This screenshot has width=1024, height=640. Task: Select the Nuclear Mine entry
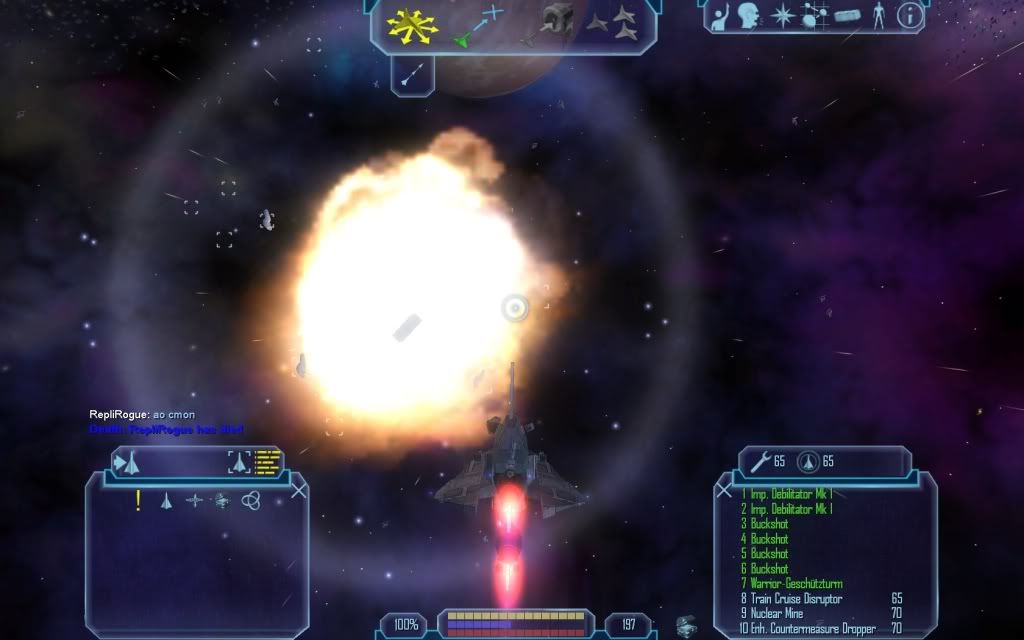(x=776, y=614)
